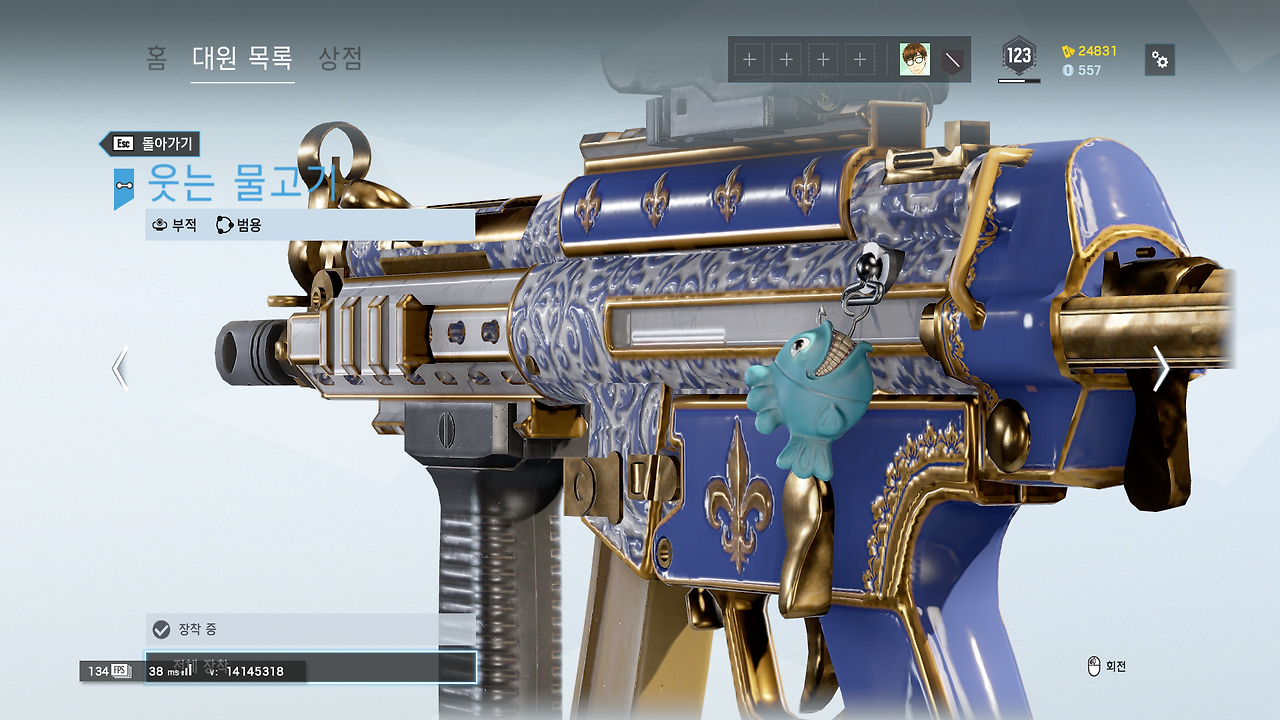
Task: Select the player avatar portrait
Action: (914, 59)
